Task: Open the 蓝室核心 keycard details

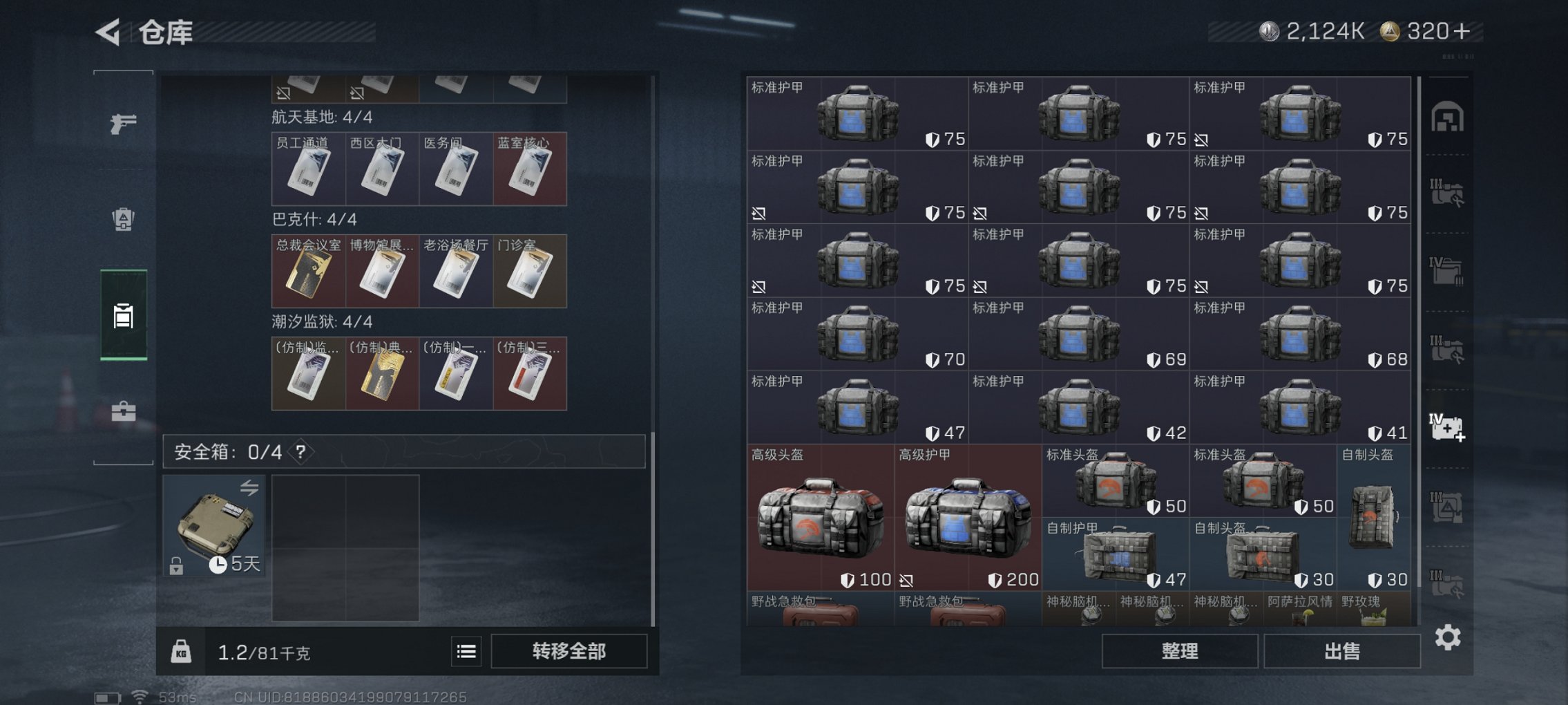Action: 530,168
